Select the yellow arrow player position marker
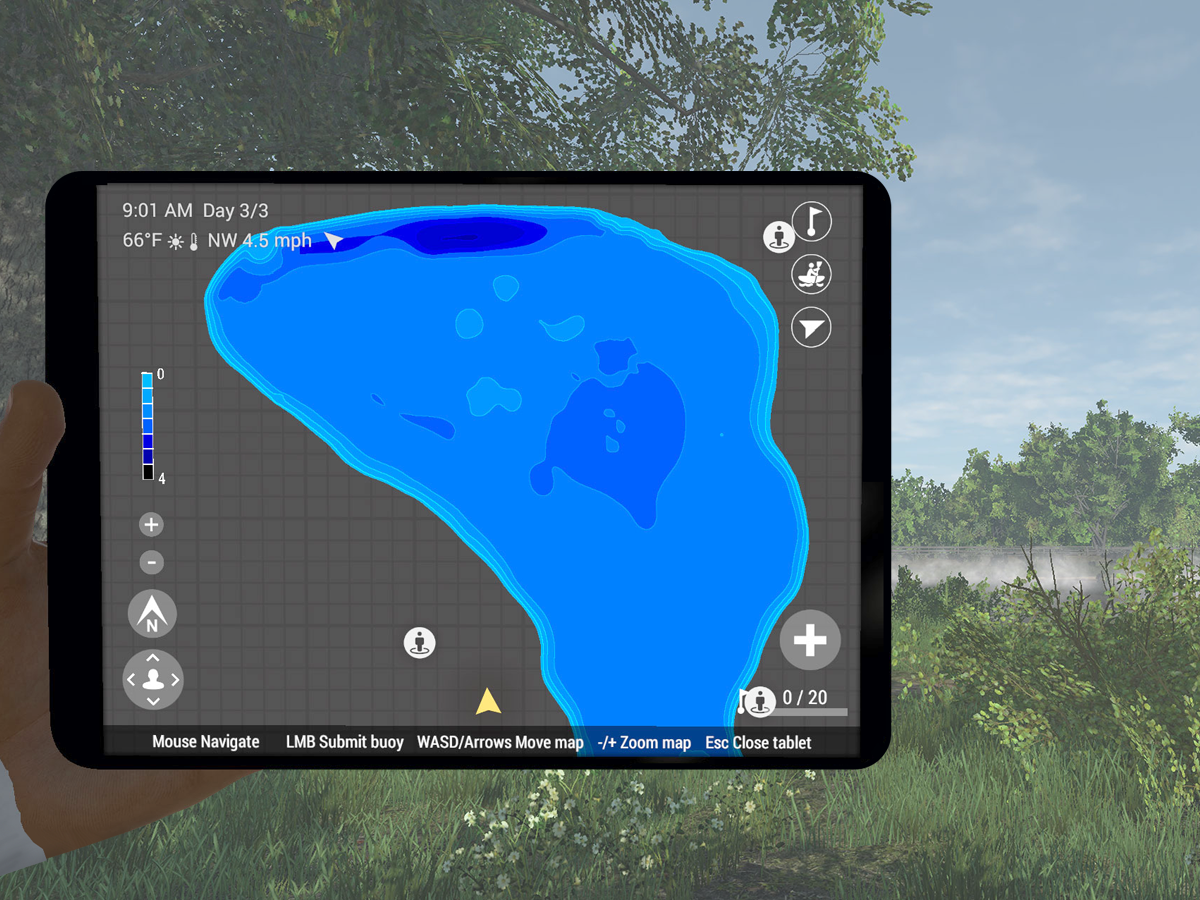 [x=488, y=701]
